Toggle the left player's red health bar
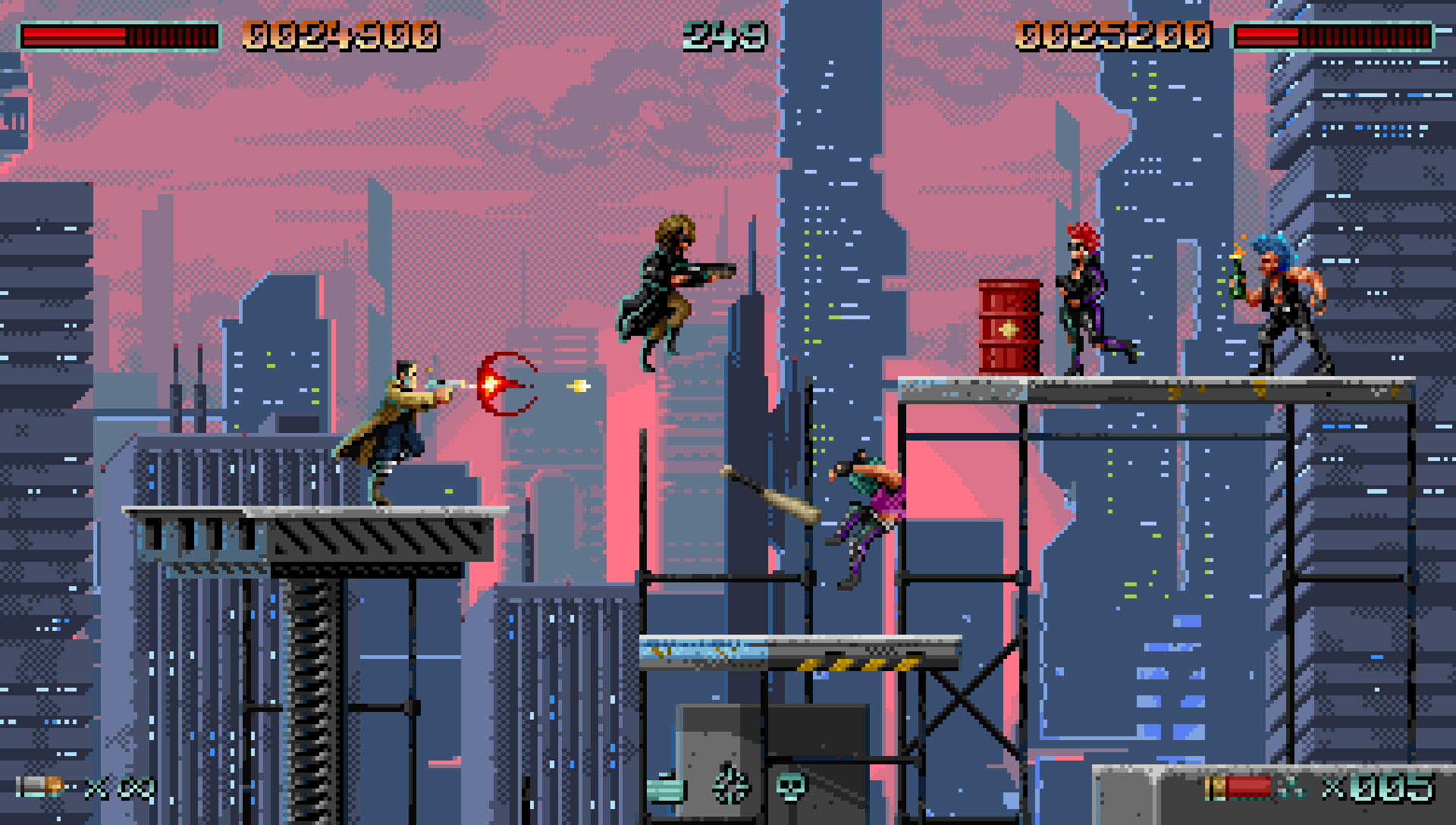The image size is (1456, 825). point(76,33)
